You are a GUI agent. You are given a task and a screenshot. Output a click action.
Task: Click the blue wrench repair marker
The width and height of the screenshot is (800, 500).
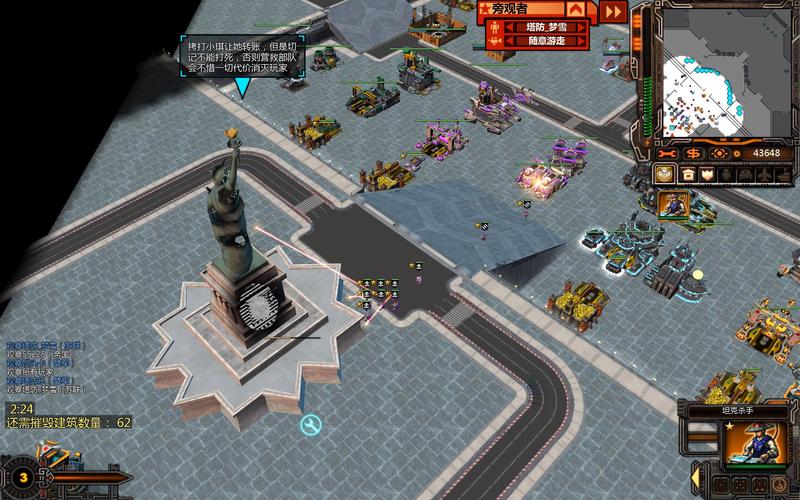311,426
